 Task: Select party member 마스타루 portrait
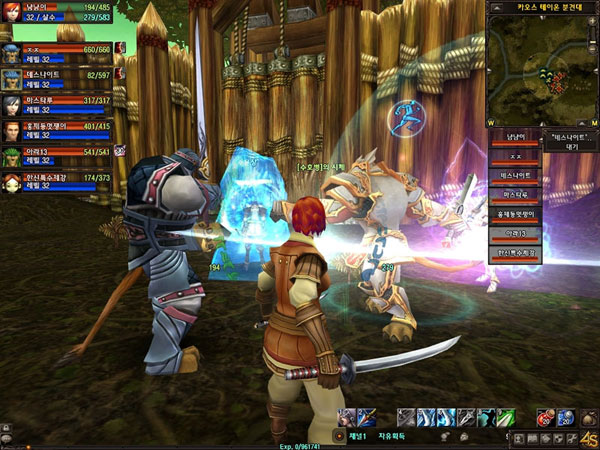click(x=10, y=106)
